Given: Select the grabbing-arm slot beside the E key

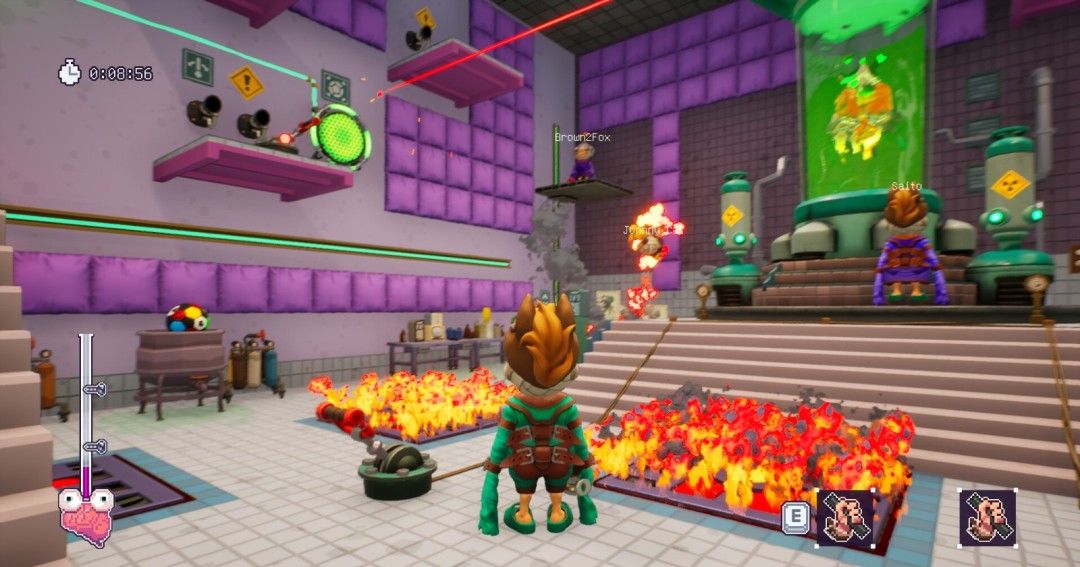Looking at the screenshot, I should pyautogui.click(x=845, y=518).
